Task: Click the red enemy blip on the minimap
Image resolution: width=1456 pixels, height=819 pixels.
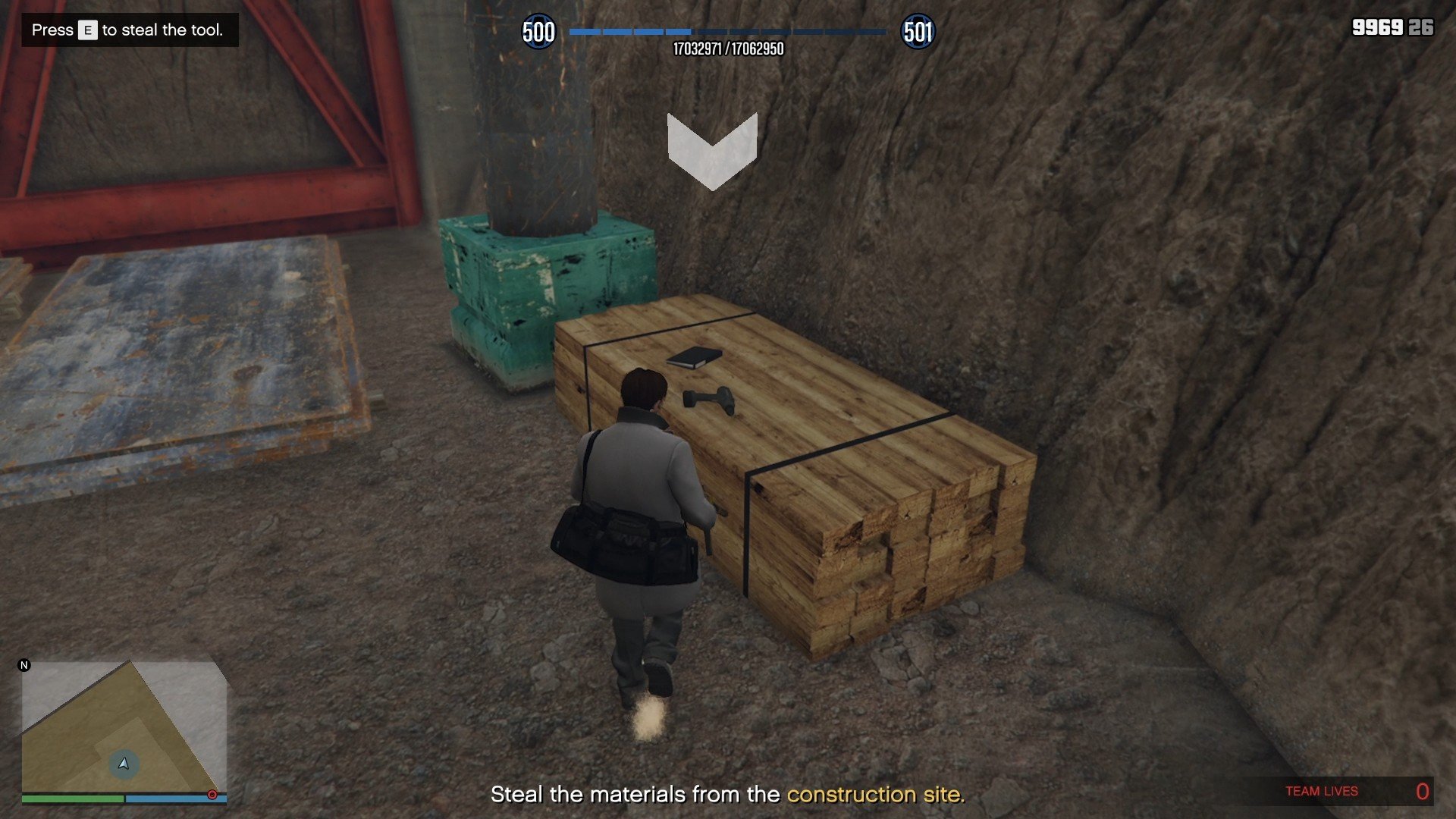Action: point(211,795)
